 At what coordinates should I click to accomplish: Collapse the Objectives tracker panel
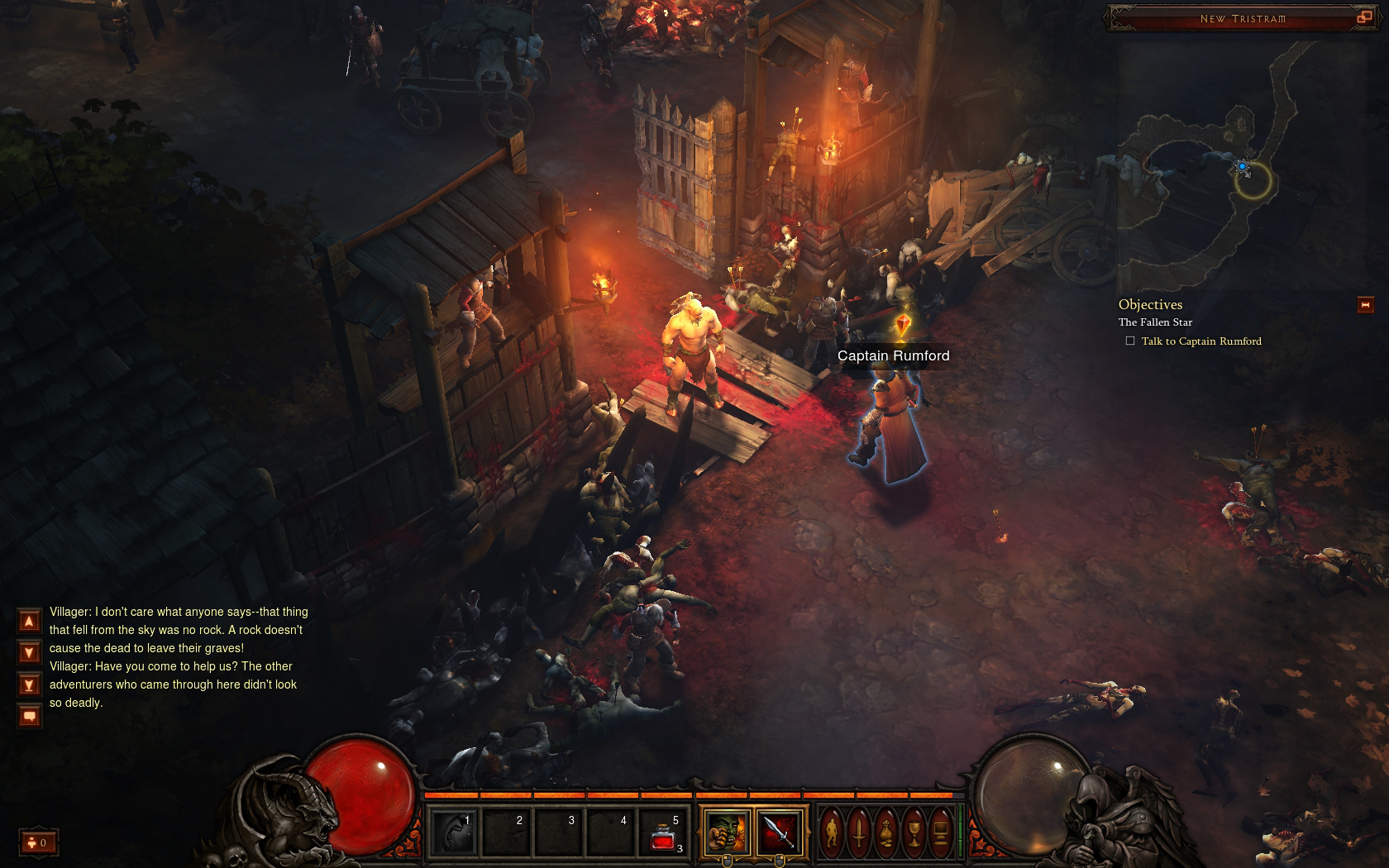(1365, 305)
